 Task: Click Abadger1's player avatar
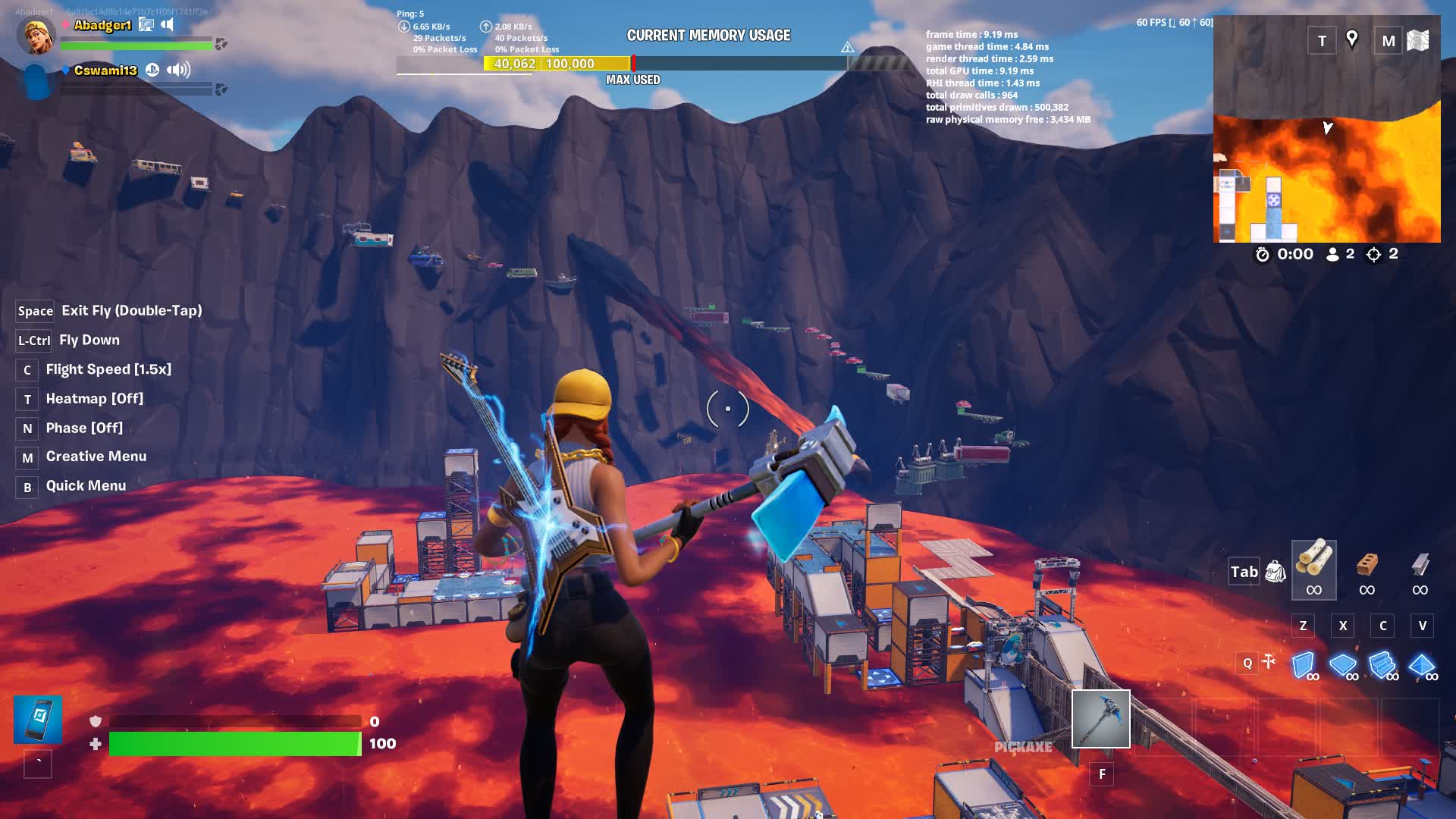pos(36,36)
